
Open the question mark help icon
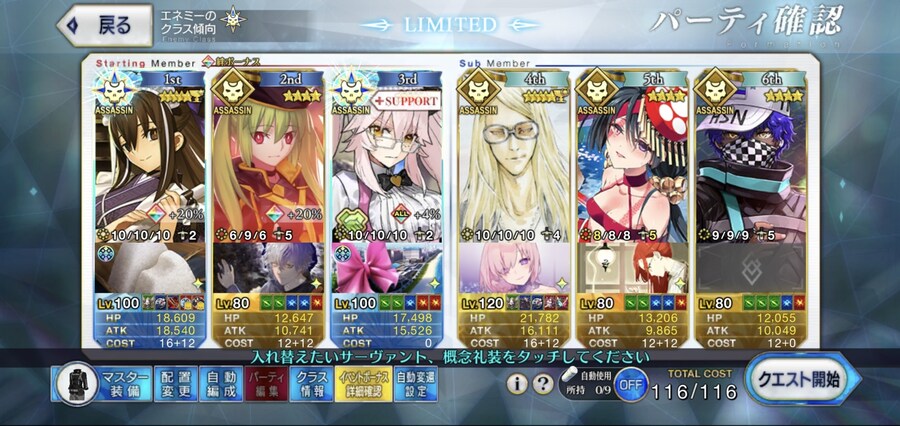tap(543, 384)
